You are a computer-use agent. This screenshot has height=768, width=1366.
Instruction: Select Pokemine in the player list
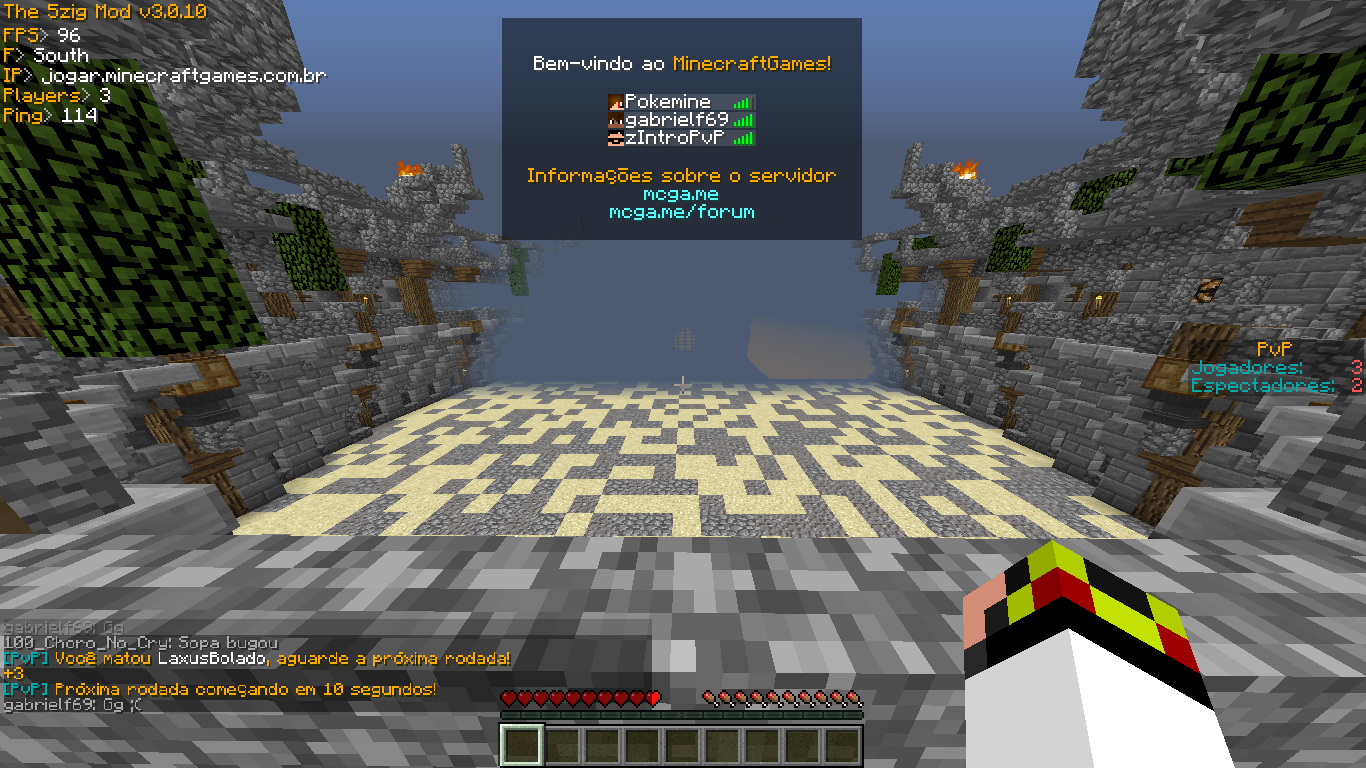click(668, 102)
